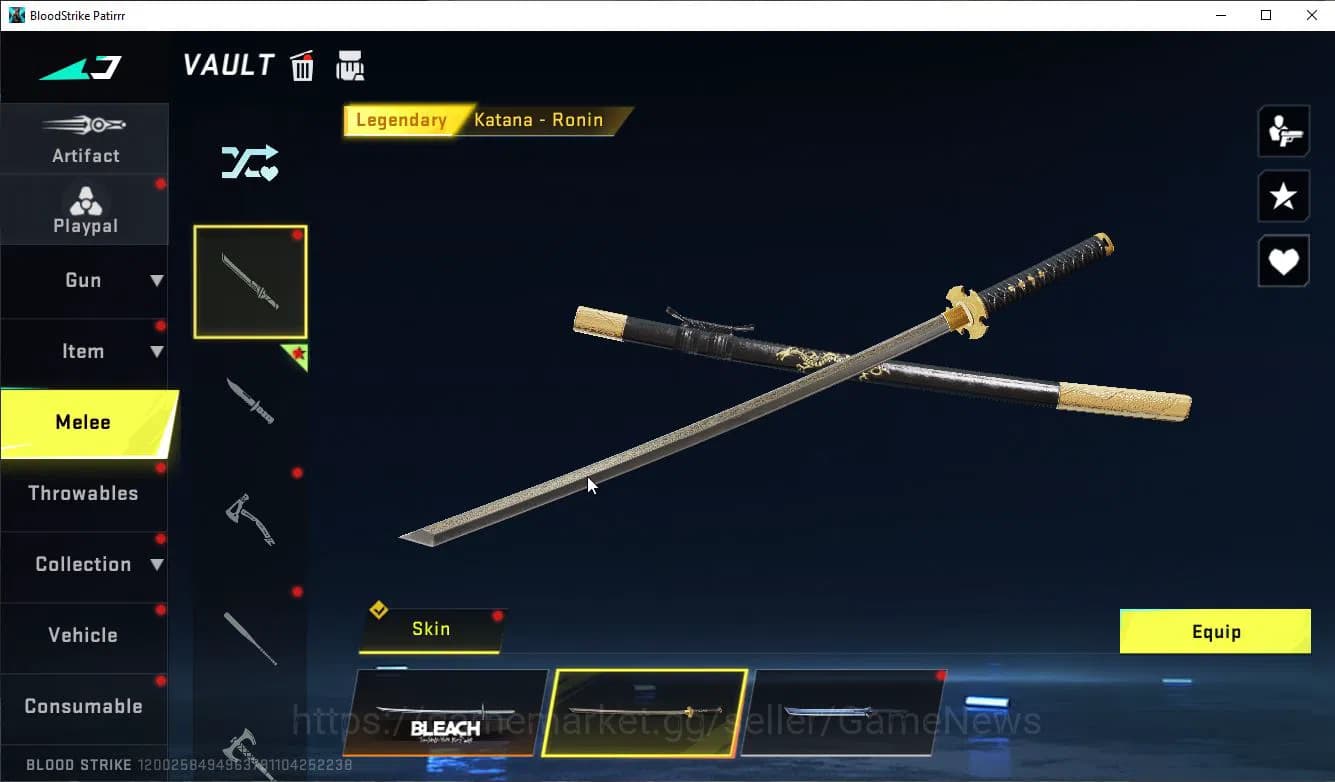Click the star rating icon
This screenshot has height=782, width=1335.
(1283, 196)
